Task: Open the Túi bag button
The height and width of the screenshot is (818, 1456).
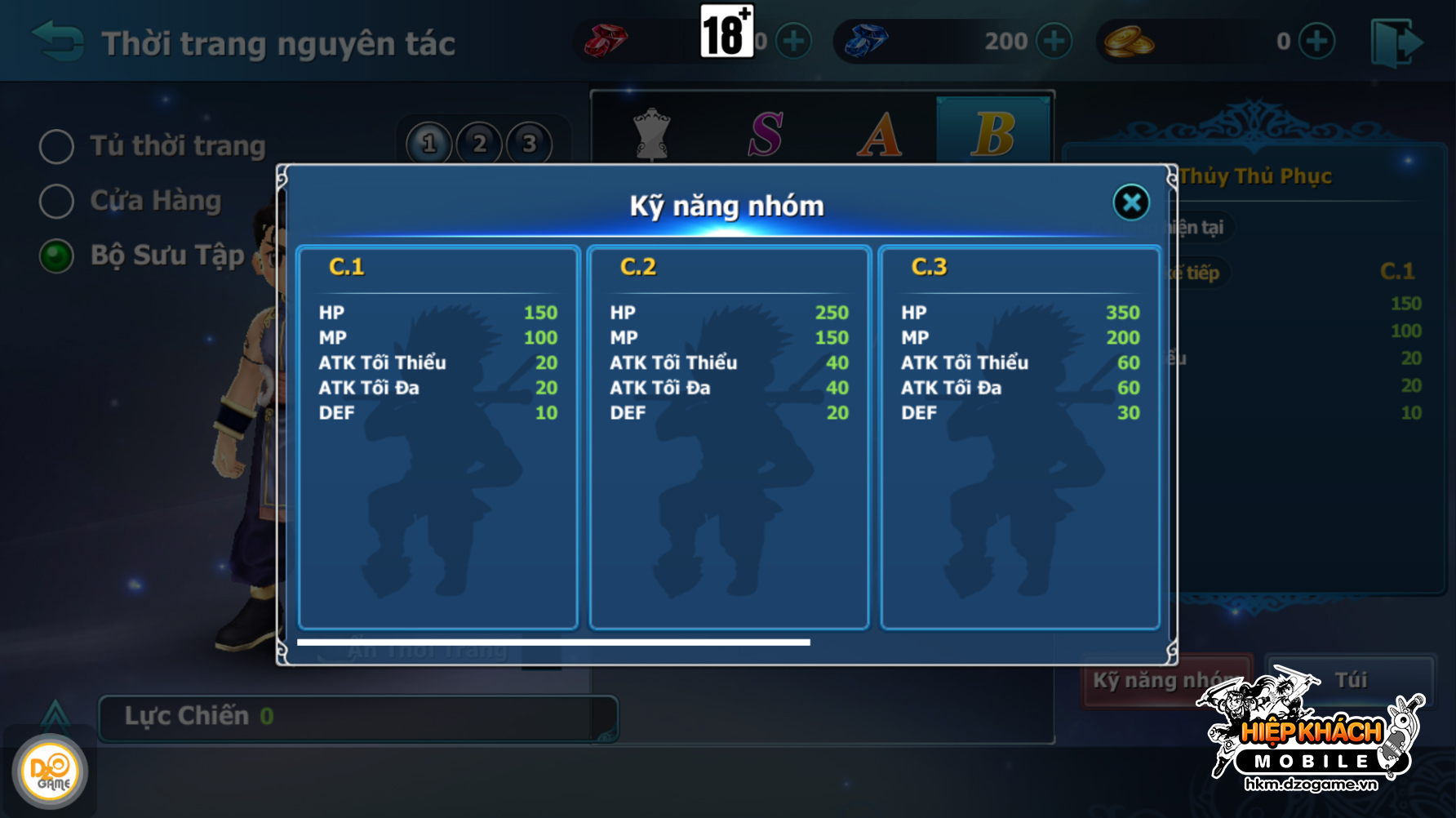Action: coord(1351,680)
